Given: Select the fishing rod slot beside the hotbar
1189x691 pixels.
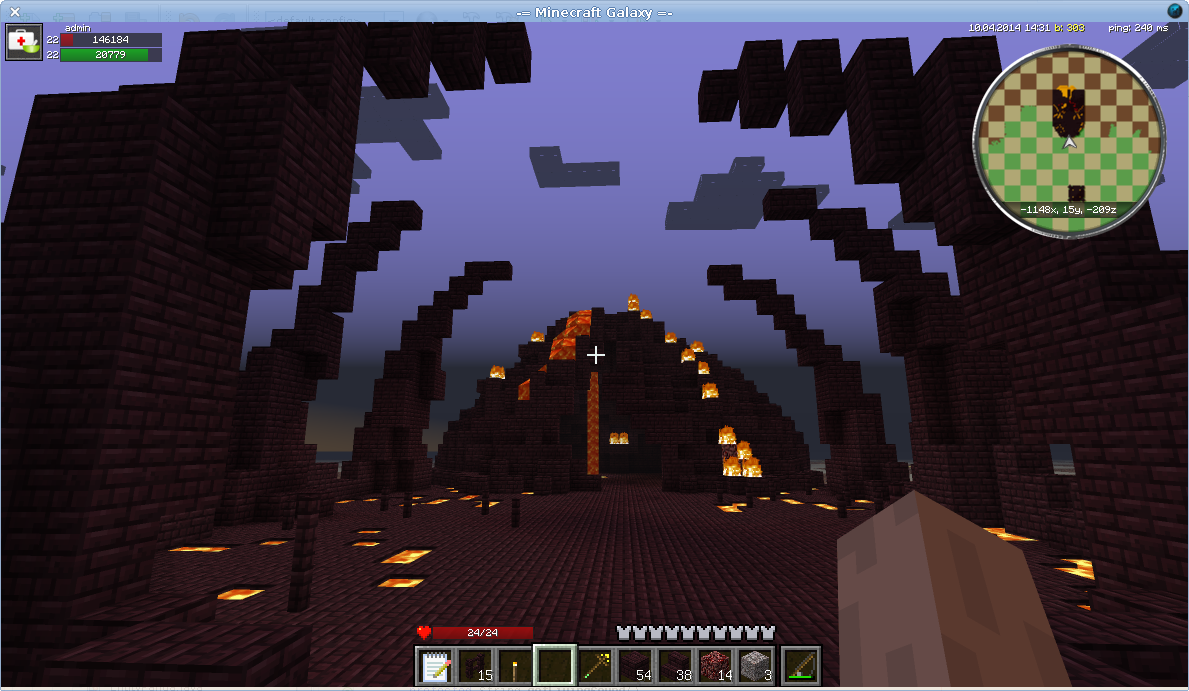Looking at the screenshot, I should 801,665.
